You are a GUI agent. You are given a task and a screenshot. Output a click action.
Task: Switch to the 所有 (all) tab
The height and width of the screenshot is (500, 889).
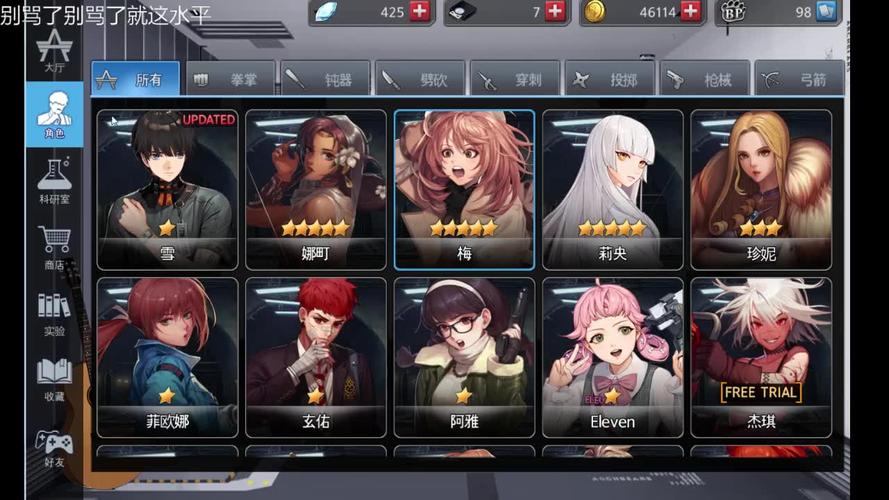tap(135, 79)
